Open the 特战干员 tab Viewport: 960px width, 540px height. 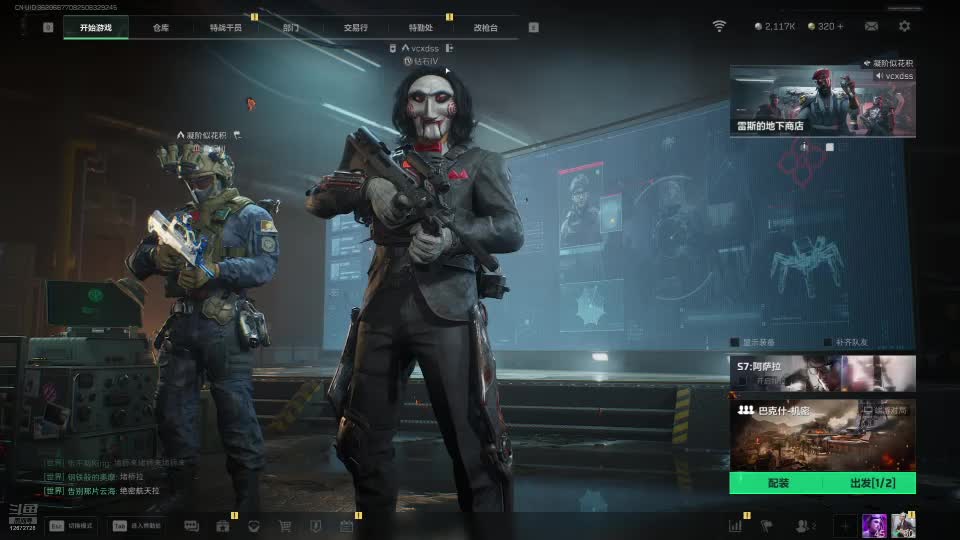225,28
